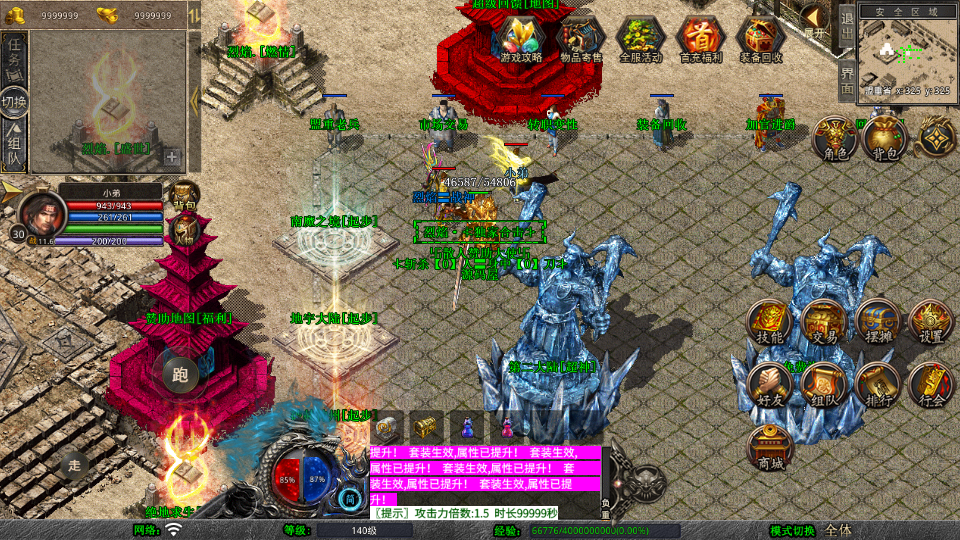Select the 交易 trade button
The width and height of the screenshot is (960, 540).
[824, 322]
